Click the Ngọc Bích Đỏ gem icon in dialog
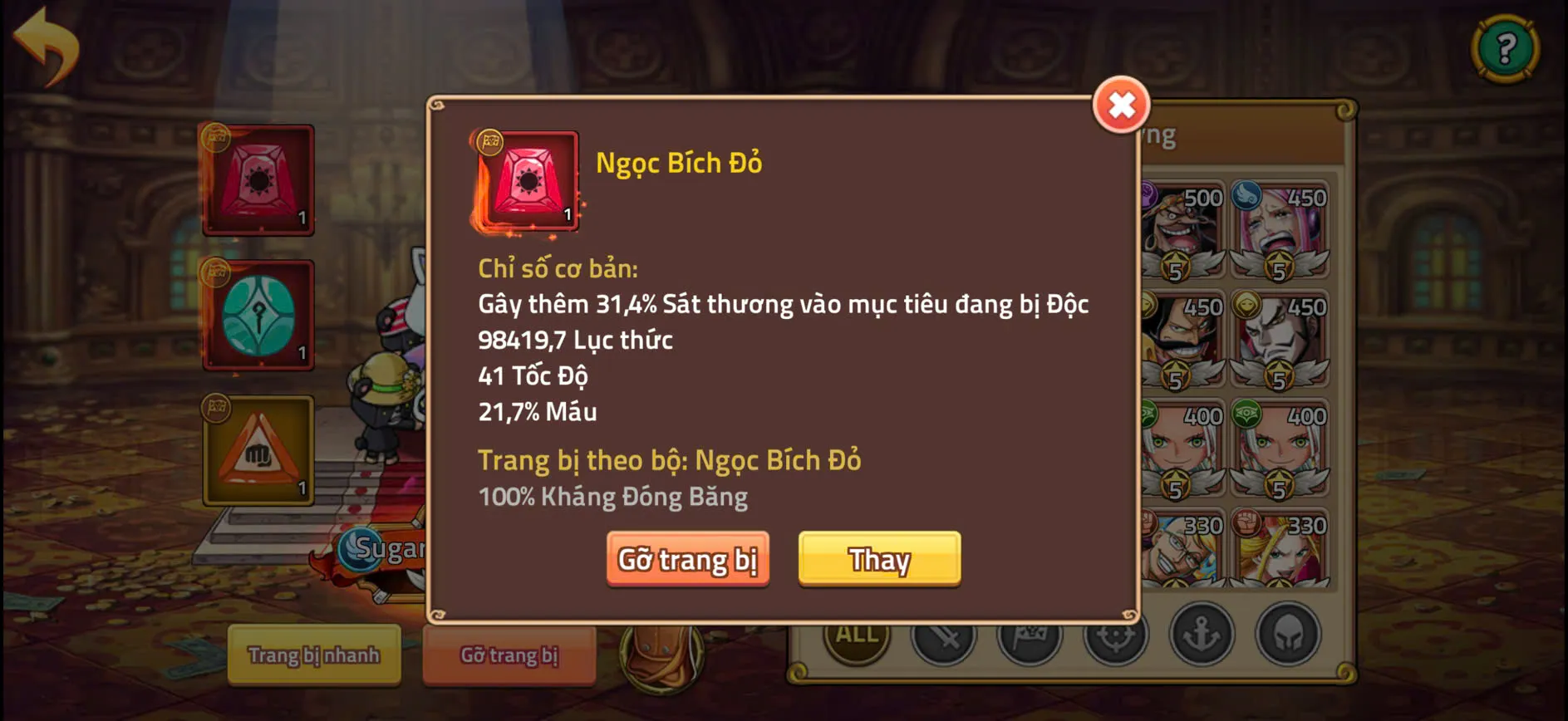The width and height of the screenshot is (1568, 721). pos(528,181)
